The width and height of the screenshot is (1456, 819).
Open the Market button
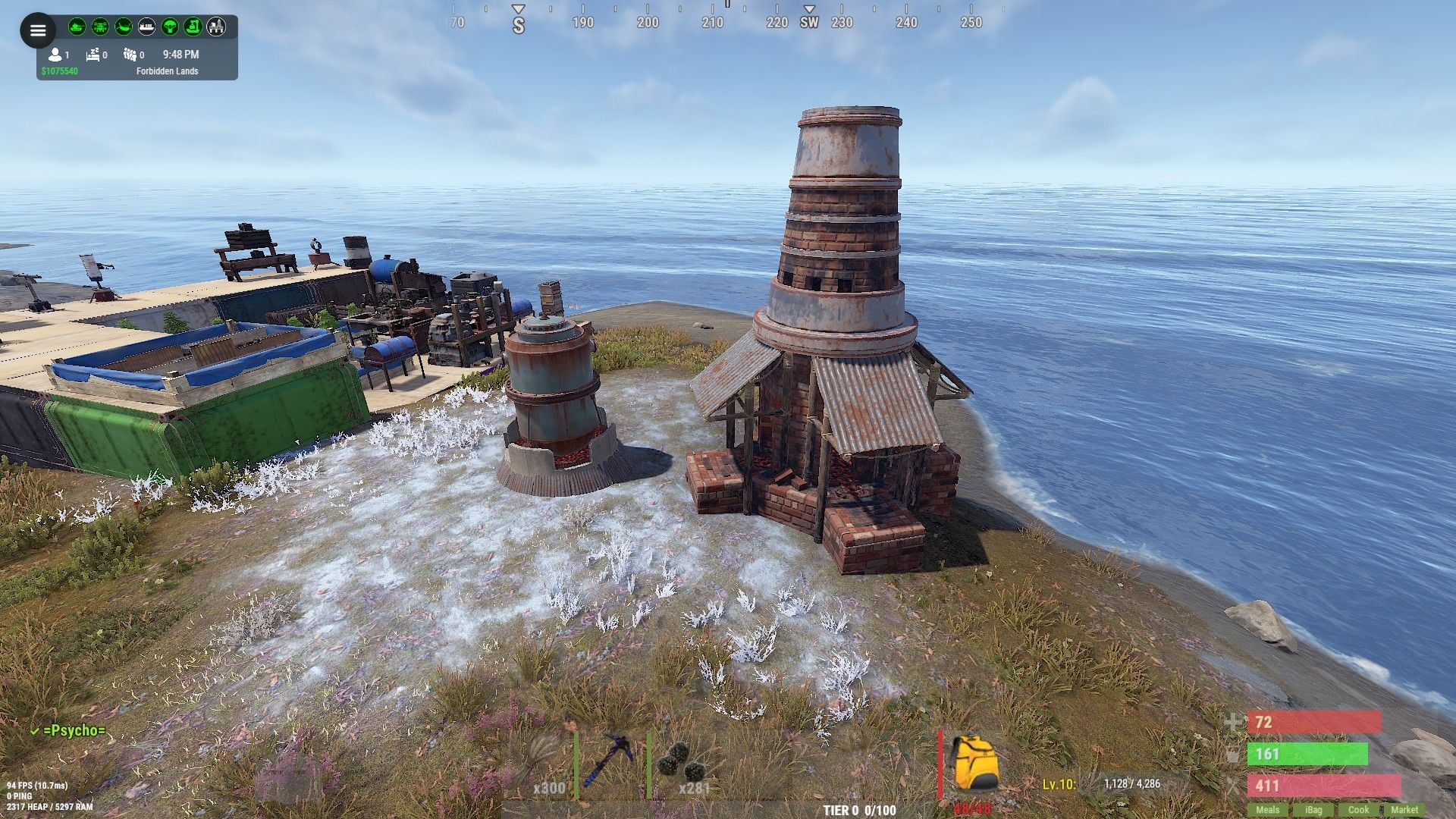pyautogui.click(x=1404, y=810)
